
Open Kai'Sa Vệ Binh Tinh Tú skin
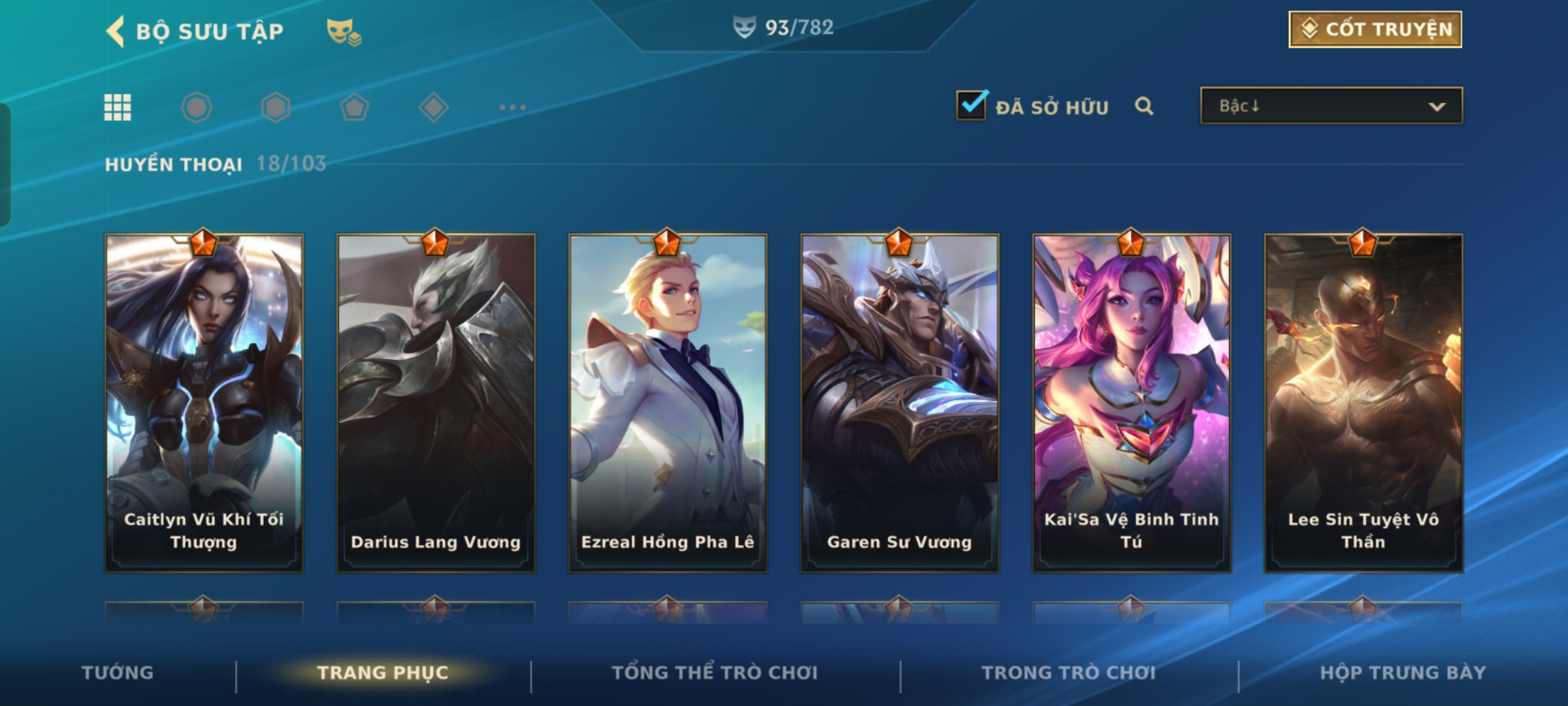[x=1132, y=403]
